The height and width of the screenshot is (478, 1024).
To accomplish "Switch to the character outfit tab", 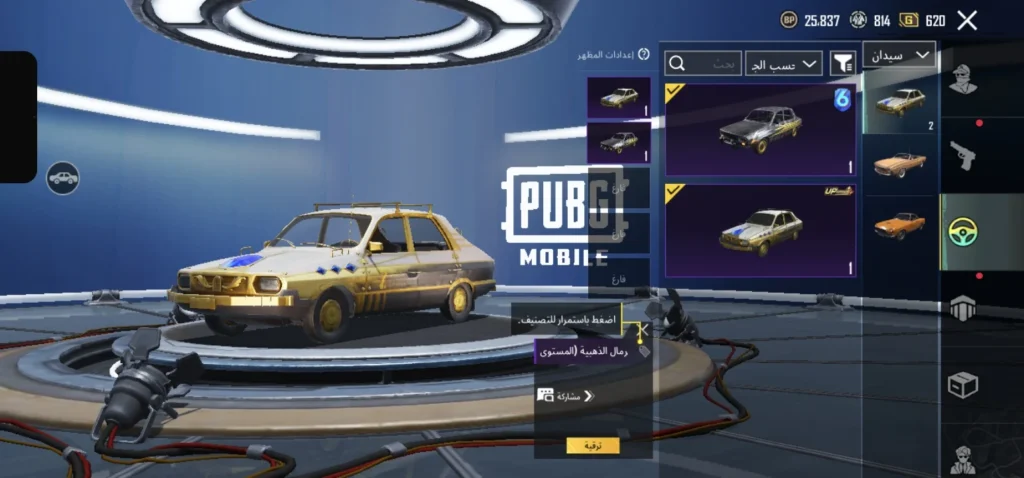I will pos(963,80).
